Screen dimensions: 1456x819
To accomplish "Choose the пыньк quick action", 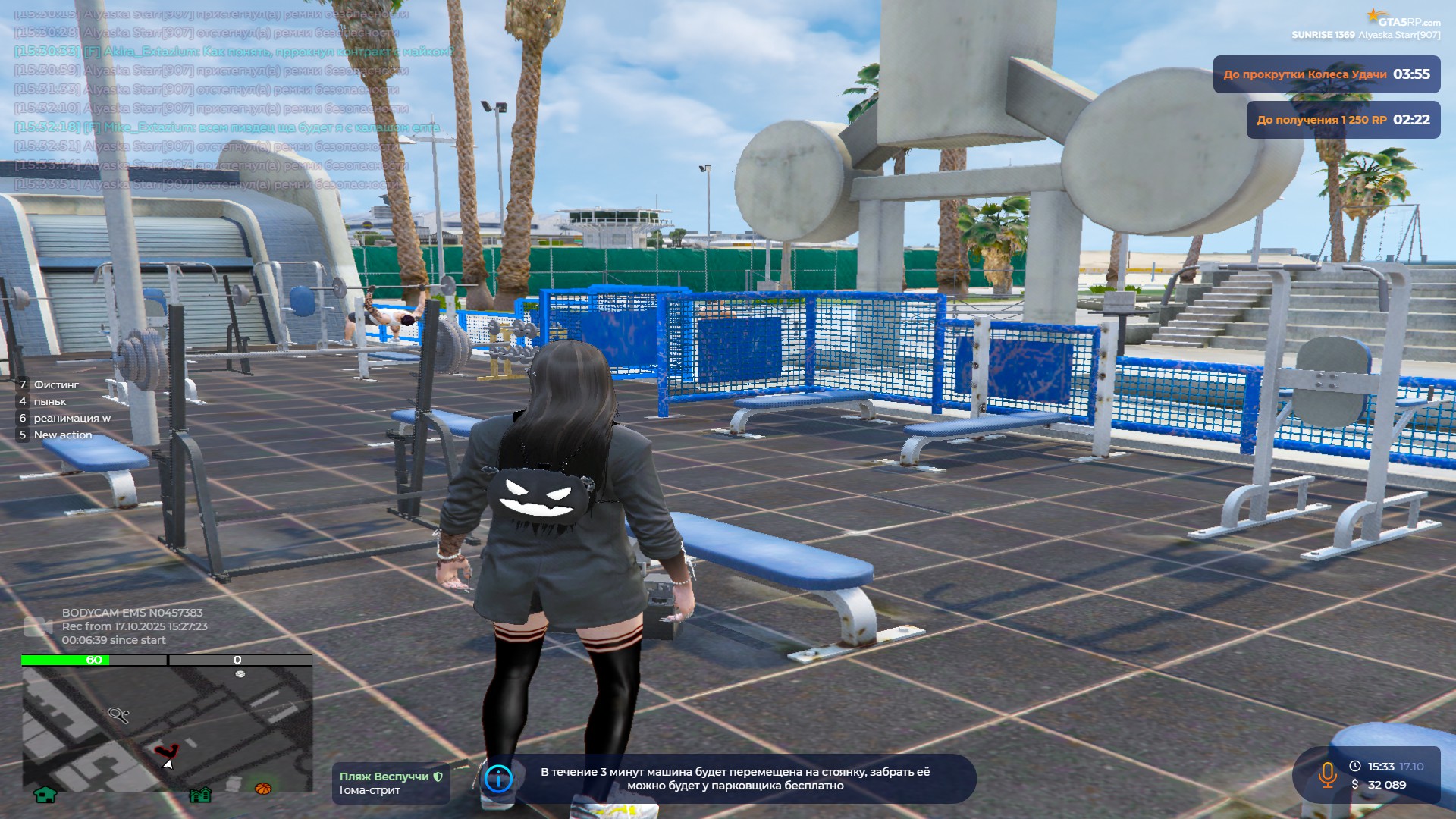I will tap(49, 401).
